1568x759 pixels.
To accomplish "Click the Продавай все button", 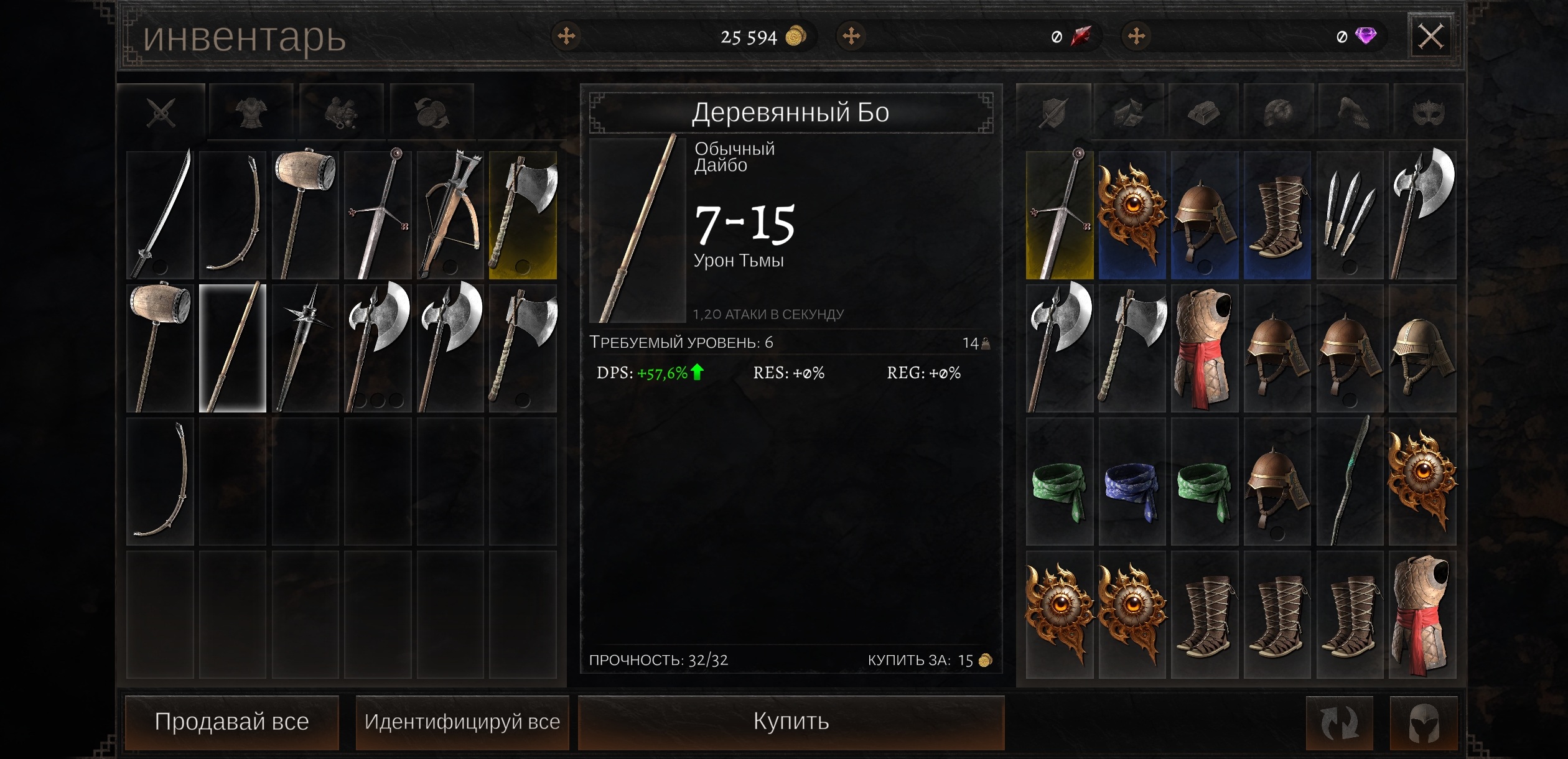I will (x=231, y=722).
